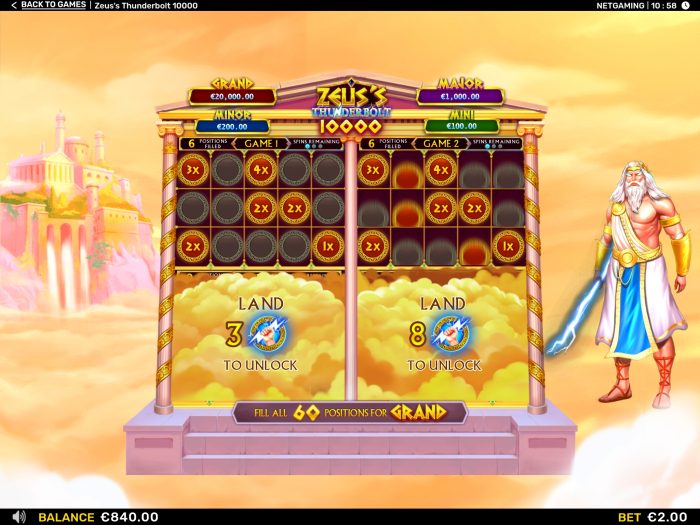Viewport: 700px width, 525px height.
Task: Toggle the sound speaker icon
Action: pos(18,516)
